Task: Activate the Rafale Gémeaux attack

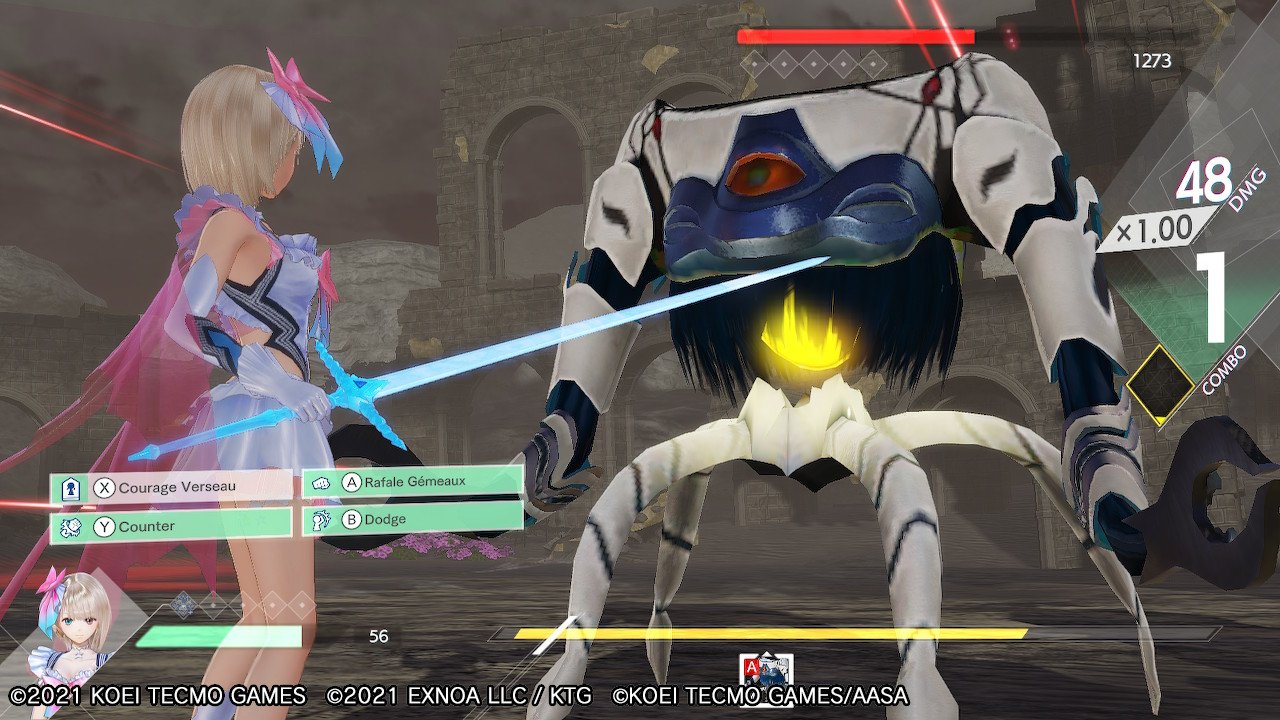Action: (x=412, y=482)
